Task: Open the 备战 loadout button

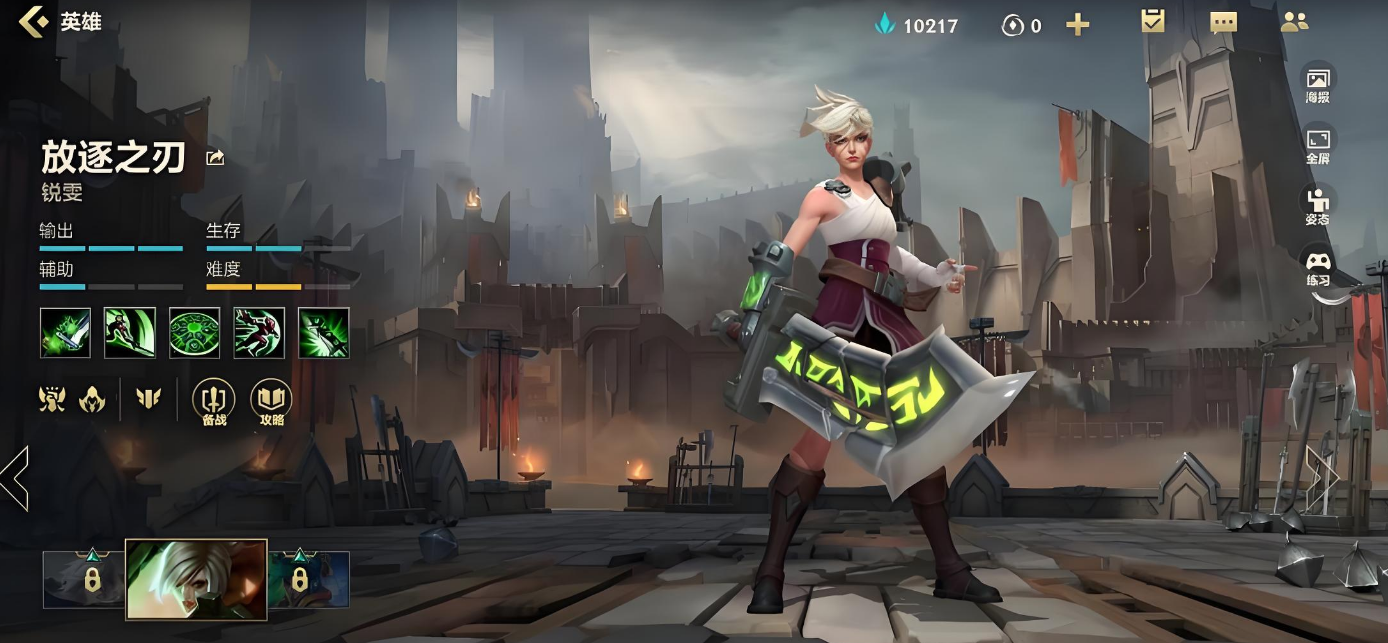Action: pyautogui.click(x=213, y=401)
